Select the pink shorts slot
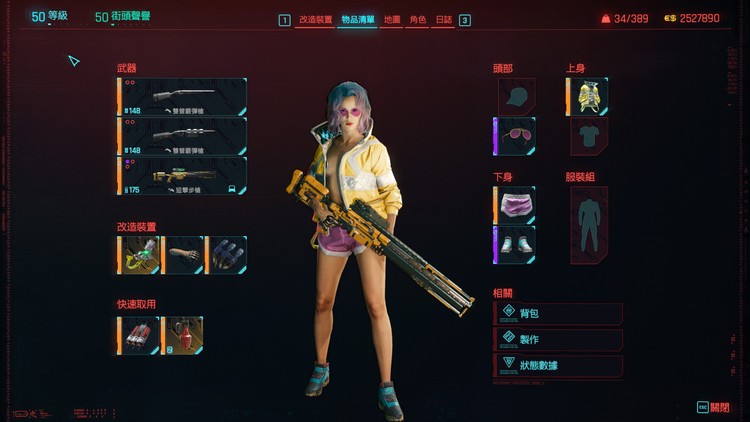This screenshot has height=422, width=750. click(516, 205)
